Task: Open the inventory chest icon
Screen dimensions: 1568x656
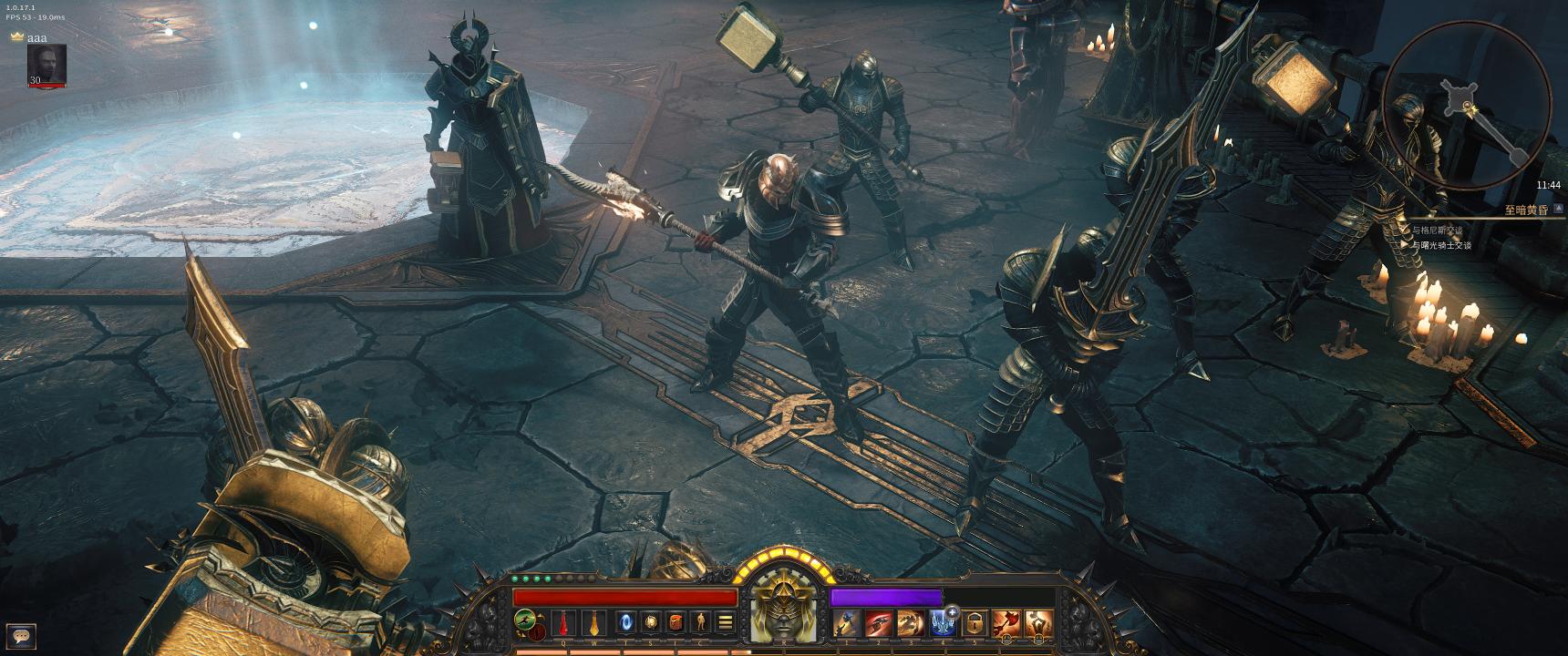Action: point(676,622)
